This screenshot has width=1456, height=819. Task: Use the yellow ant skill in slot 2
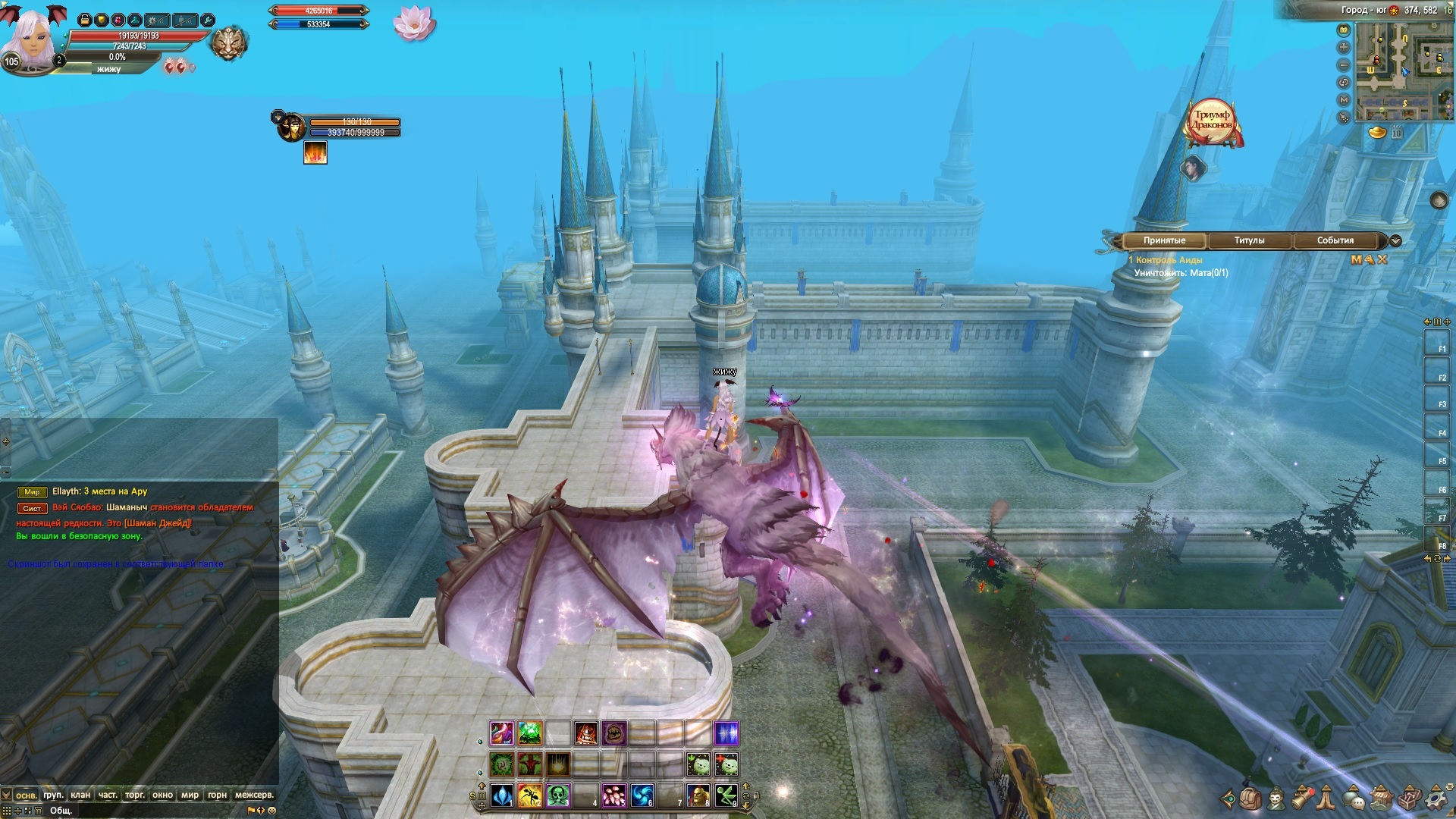530,795
